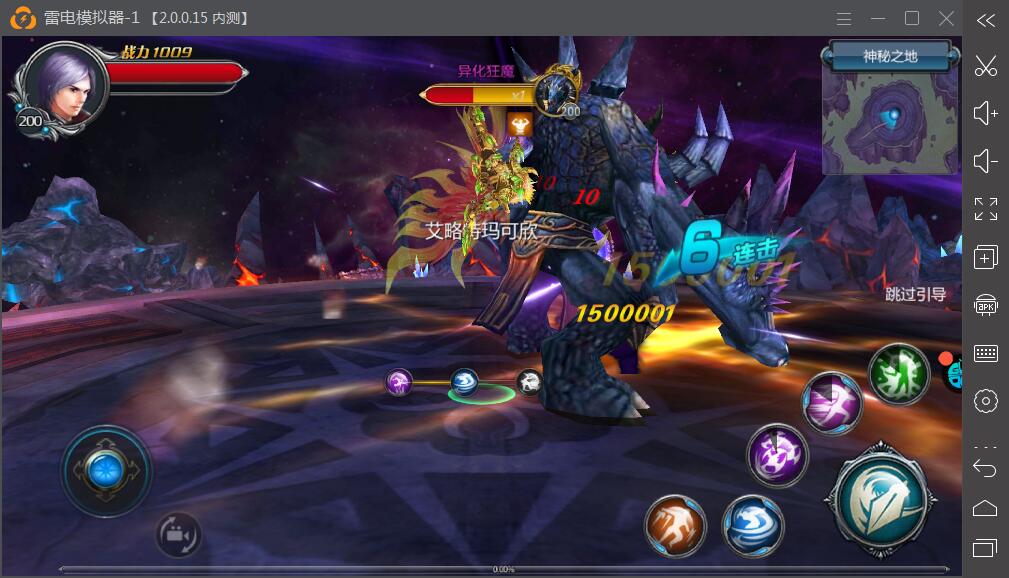This screenshot has height=578, width=1009.
Task: Cast the purple vortex orb skill
Action: pyautogui.click(x=777, y=455)
